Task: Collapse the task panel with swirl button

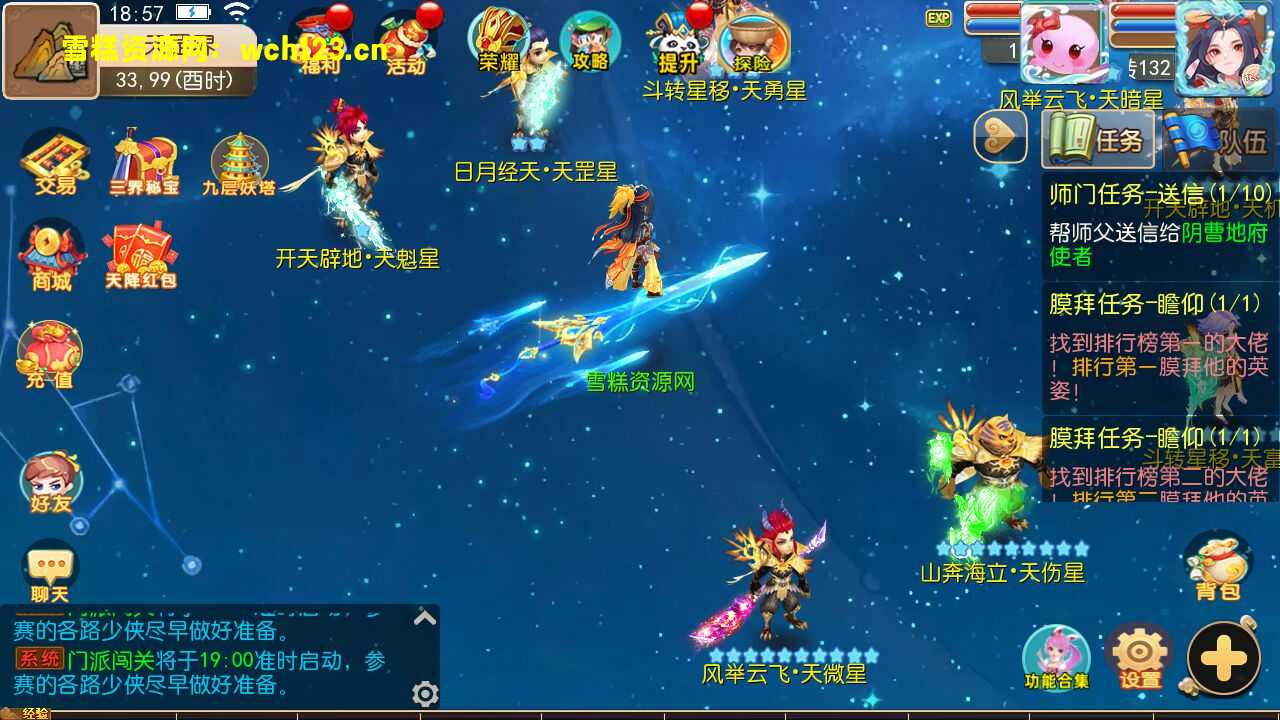Action: click(x=999, y=137)
